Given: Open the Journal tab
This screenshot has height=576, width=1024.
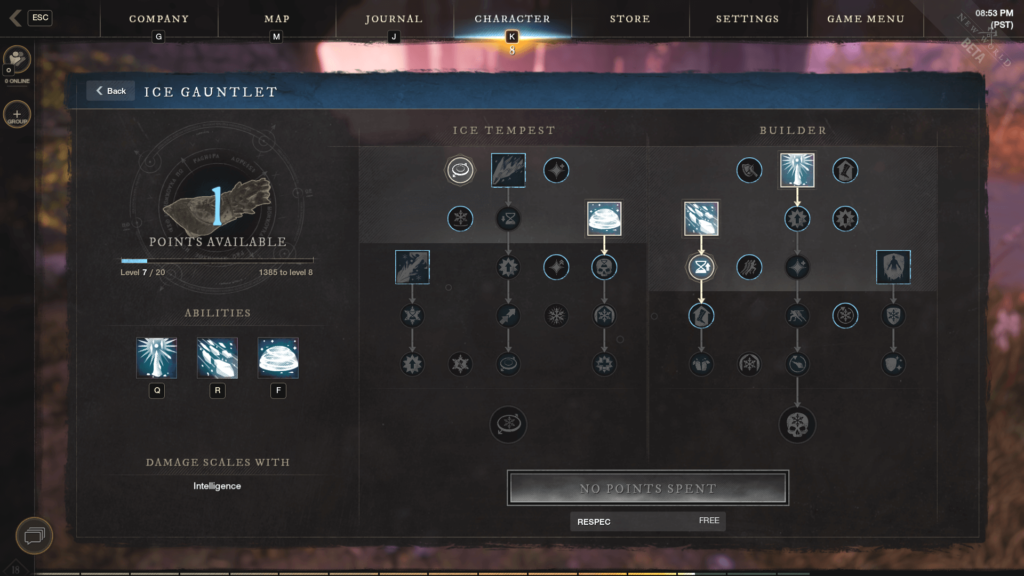Looking at the screenshot, I should pos(393,19).
